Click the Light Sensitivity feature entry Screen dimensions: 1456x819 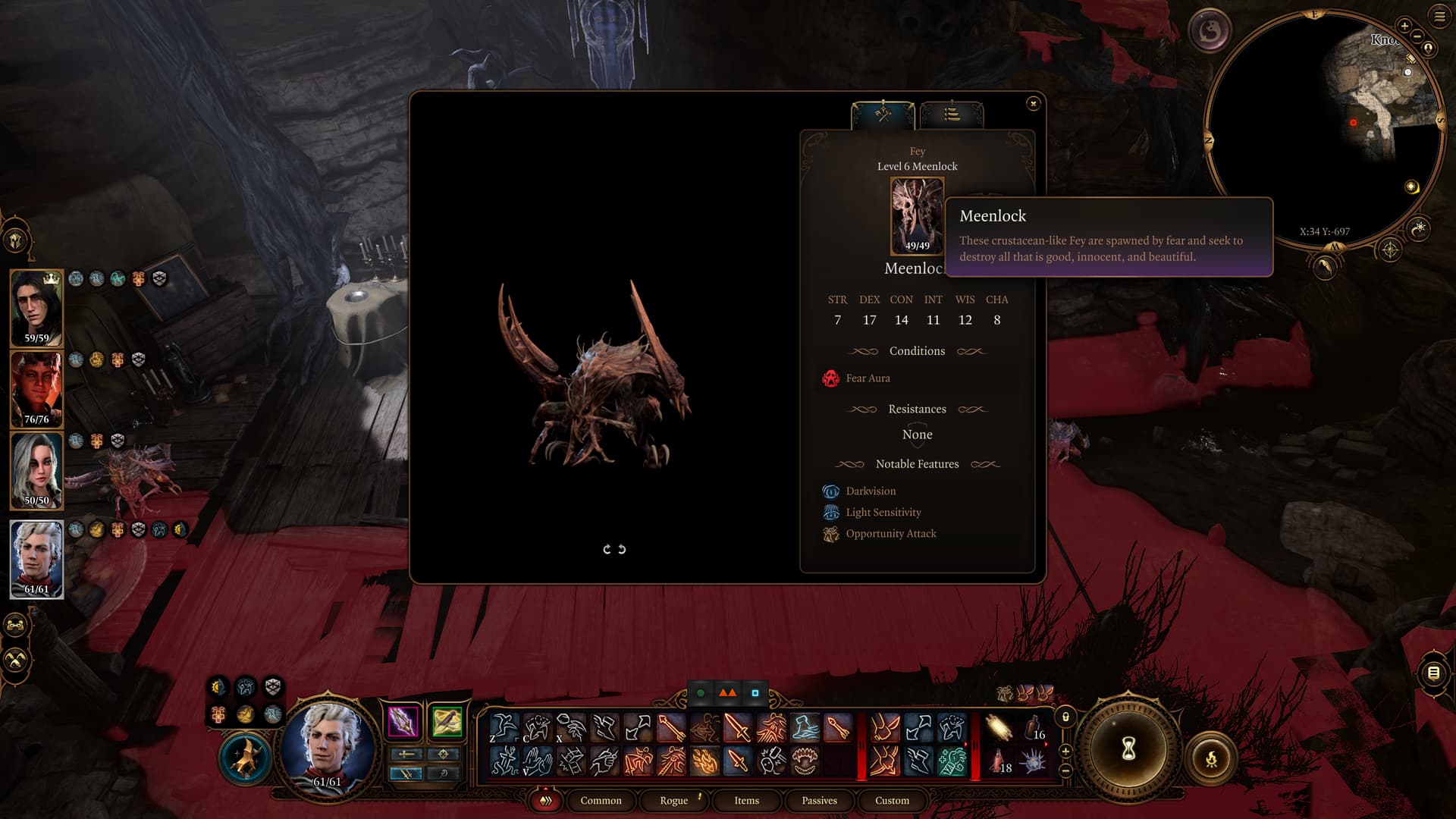point(883,513)
